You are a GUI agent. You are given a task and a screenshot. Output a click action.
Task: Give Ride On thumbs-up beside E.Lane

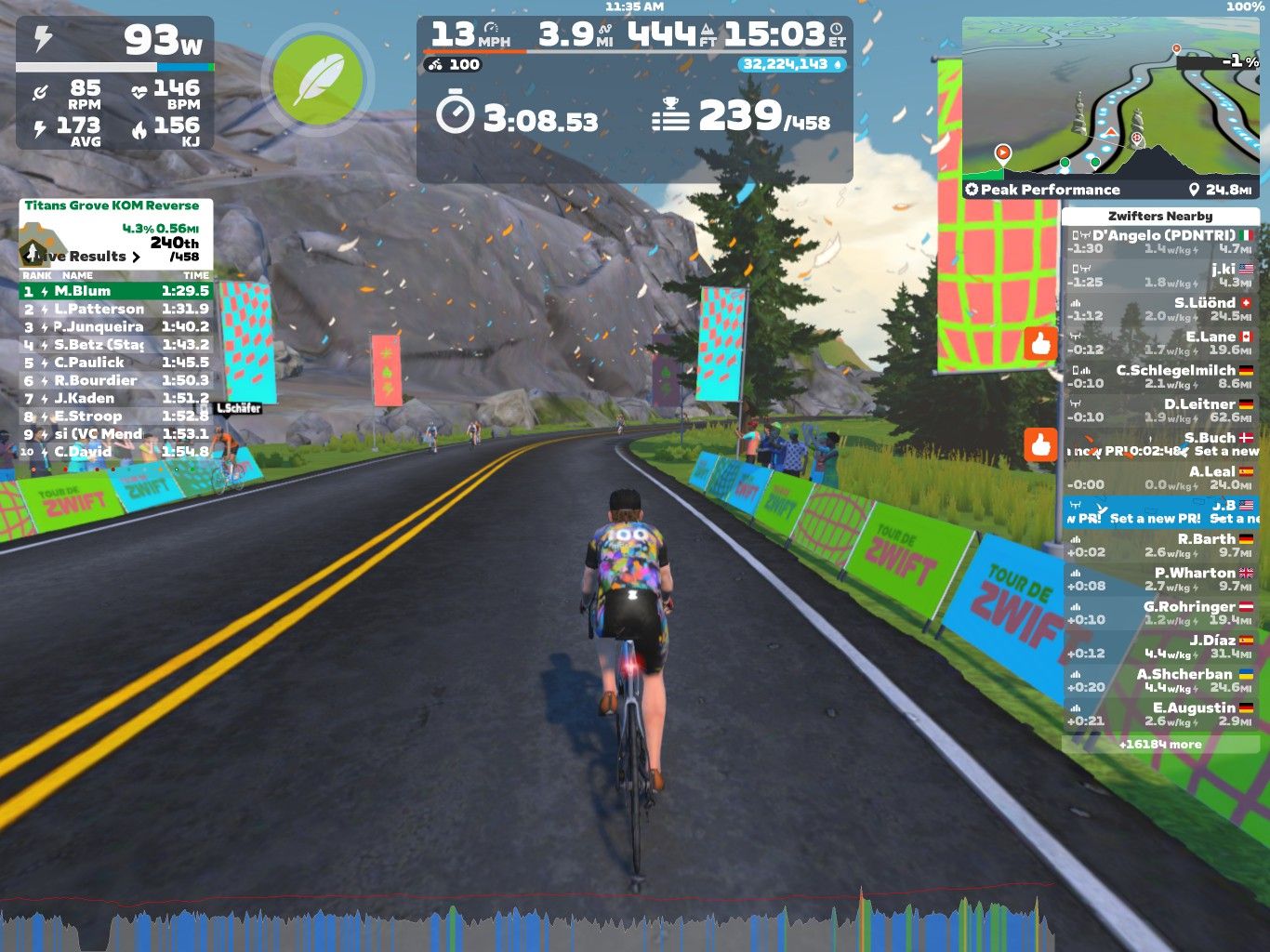(1040, 343)
